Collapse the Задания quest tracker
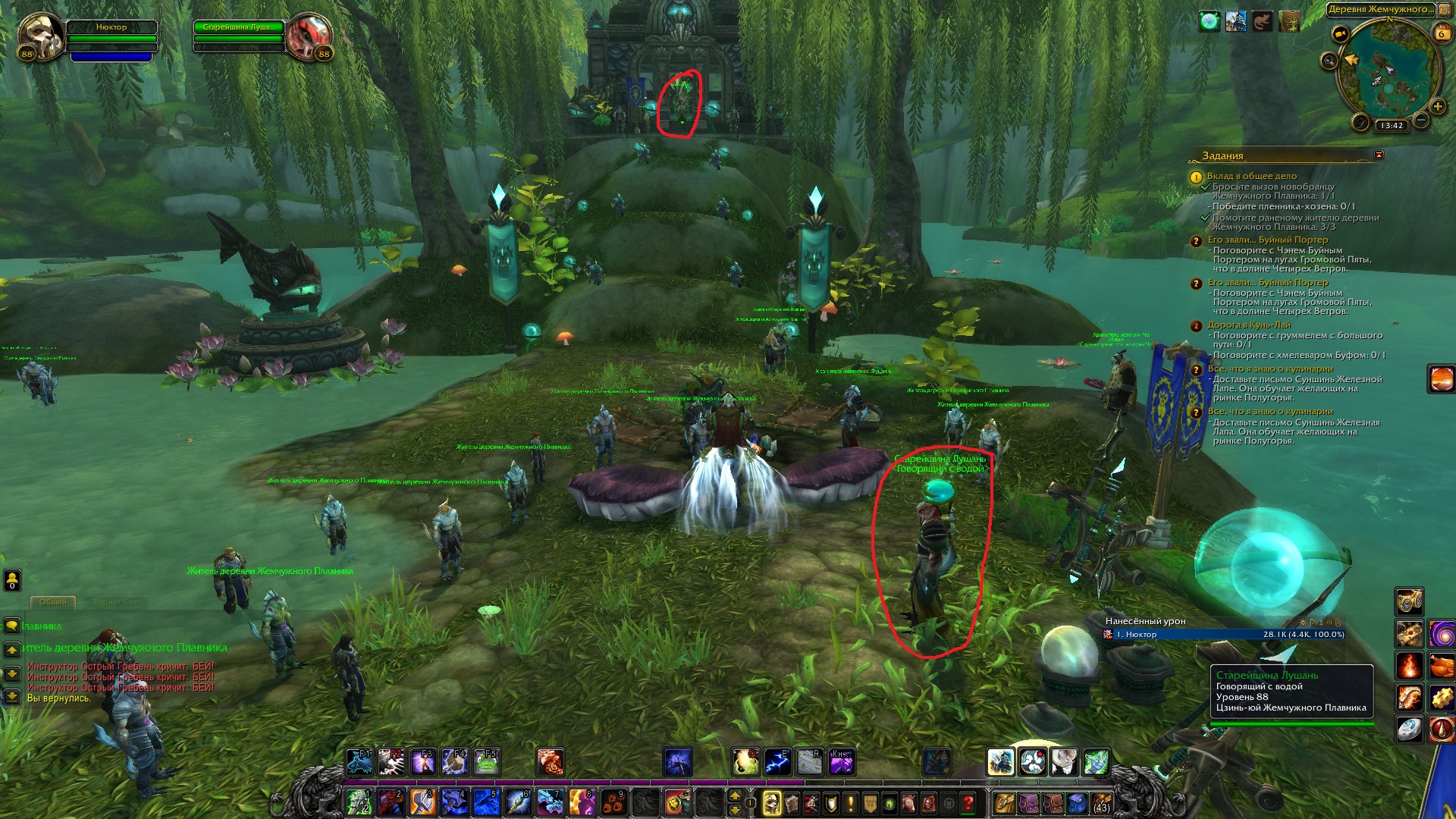This screenshot has width=1456, height=819. 1379,155
